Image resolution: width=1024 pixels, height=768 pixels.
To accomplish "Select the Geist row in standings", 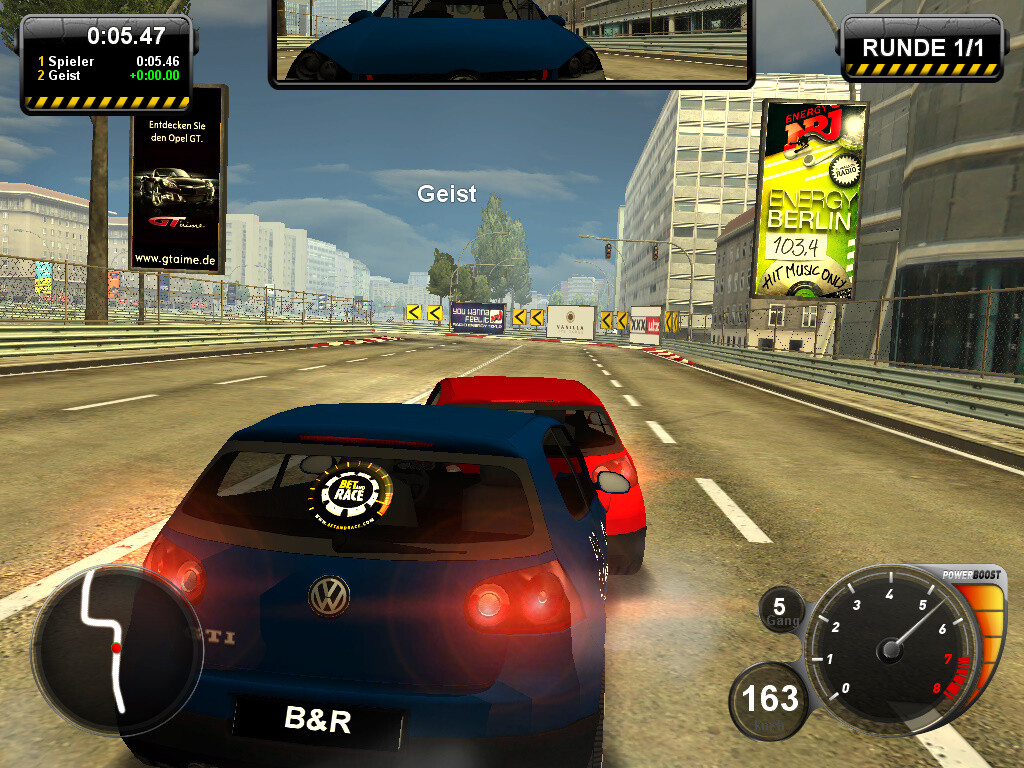I will pos(106,75).
